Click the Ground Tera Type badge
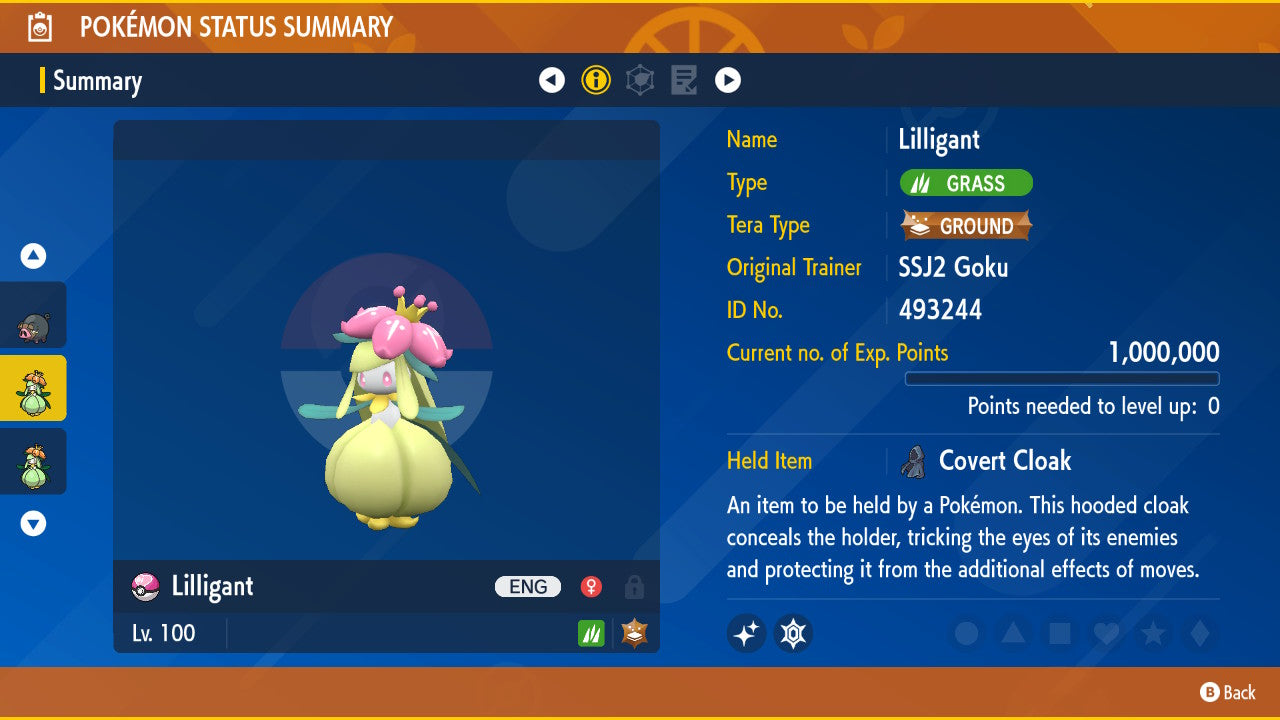1280x720 pixels. tap(966, 226)
